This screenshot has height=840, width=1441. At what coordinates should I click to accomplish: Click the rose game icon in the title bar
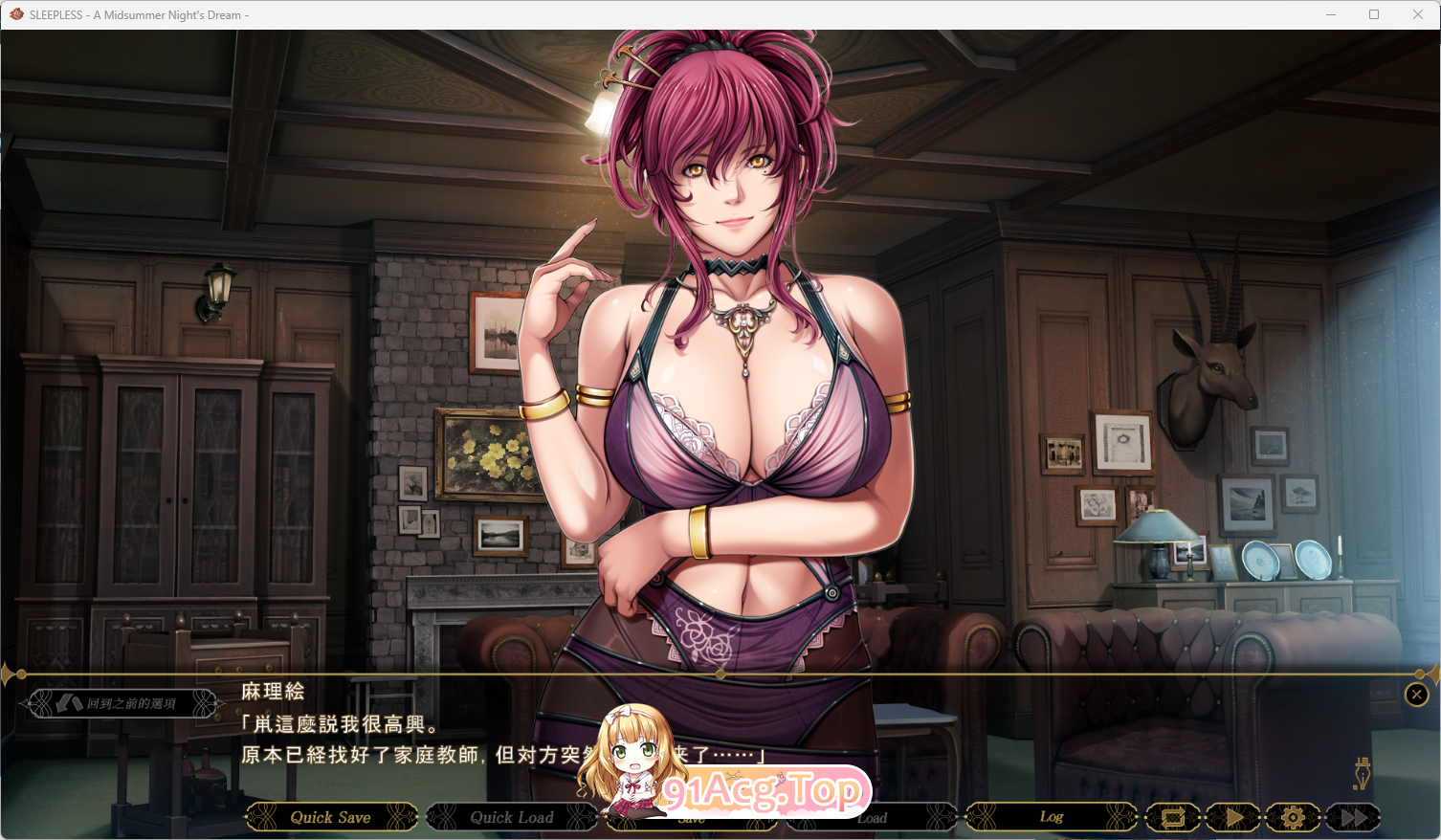pyautogui.click(x=14, y=14)
